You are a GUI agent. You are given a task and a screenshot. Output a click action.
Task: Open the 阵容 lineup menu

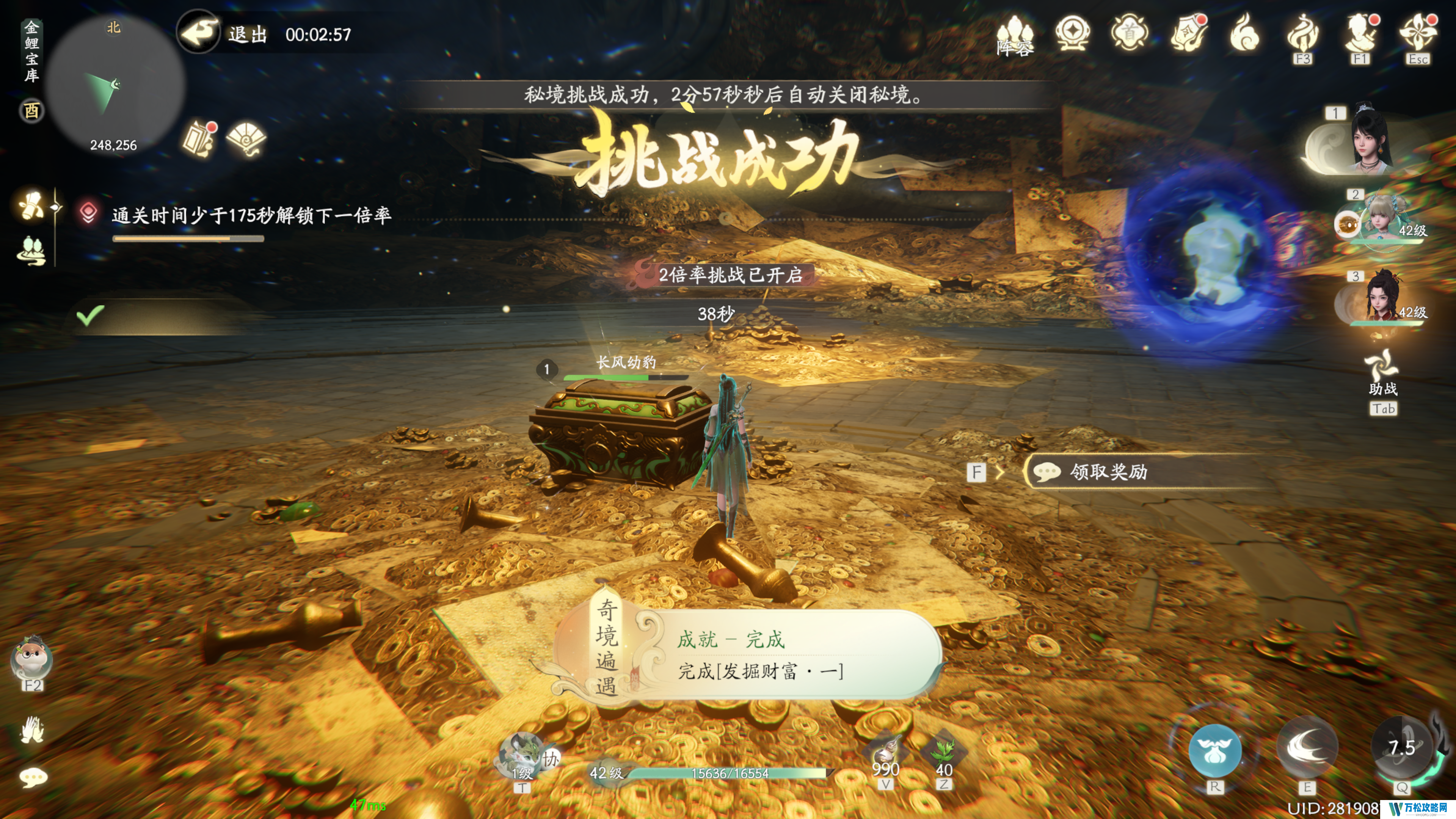1015,36
